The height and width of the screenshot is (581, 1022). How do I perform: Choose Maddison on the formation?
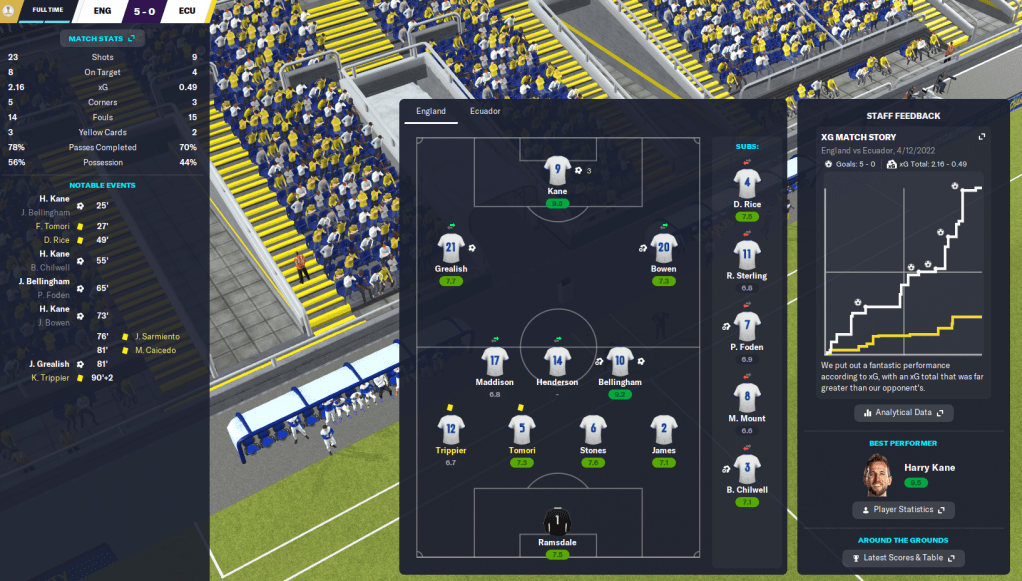494,361
